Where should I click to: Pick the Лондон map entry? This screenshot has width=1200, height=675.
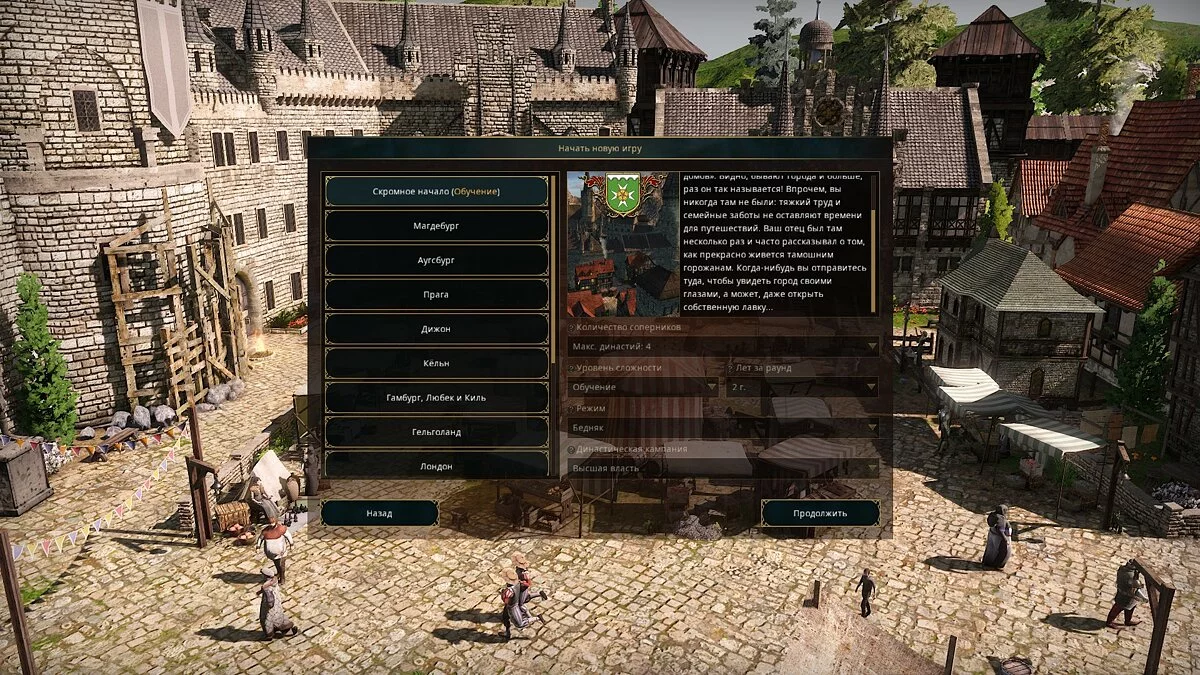click(x=436, y=465)
